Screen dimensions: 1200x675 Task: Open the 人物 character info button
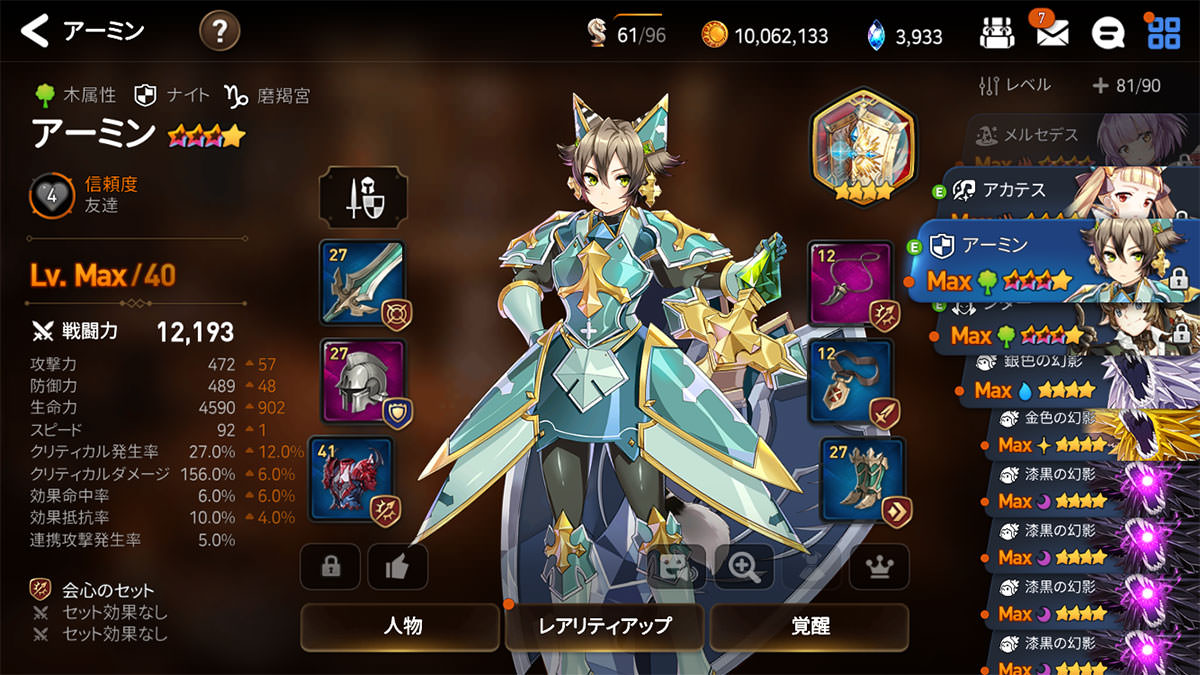pos(401,627)
